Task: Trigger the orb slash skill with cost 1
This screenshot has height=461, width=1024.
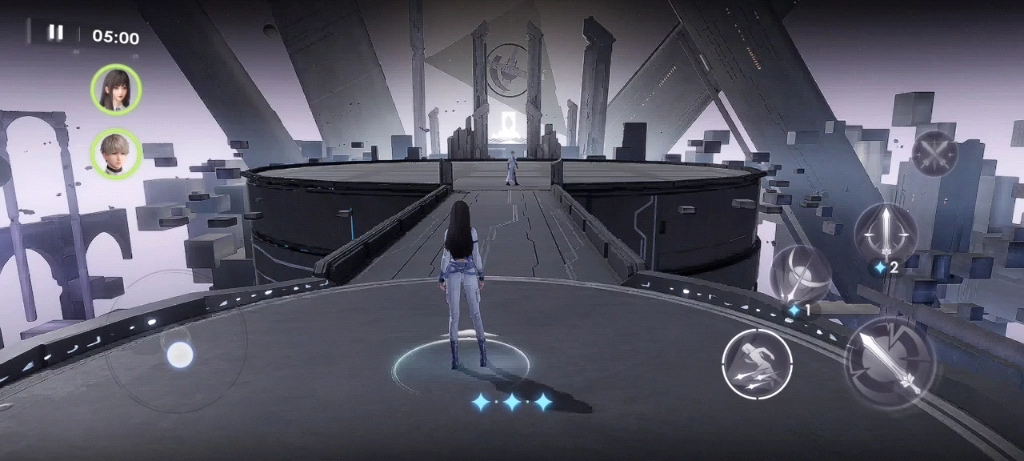Action: pos(801,275)
